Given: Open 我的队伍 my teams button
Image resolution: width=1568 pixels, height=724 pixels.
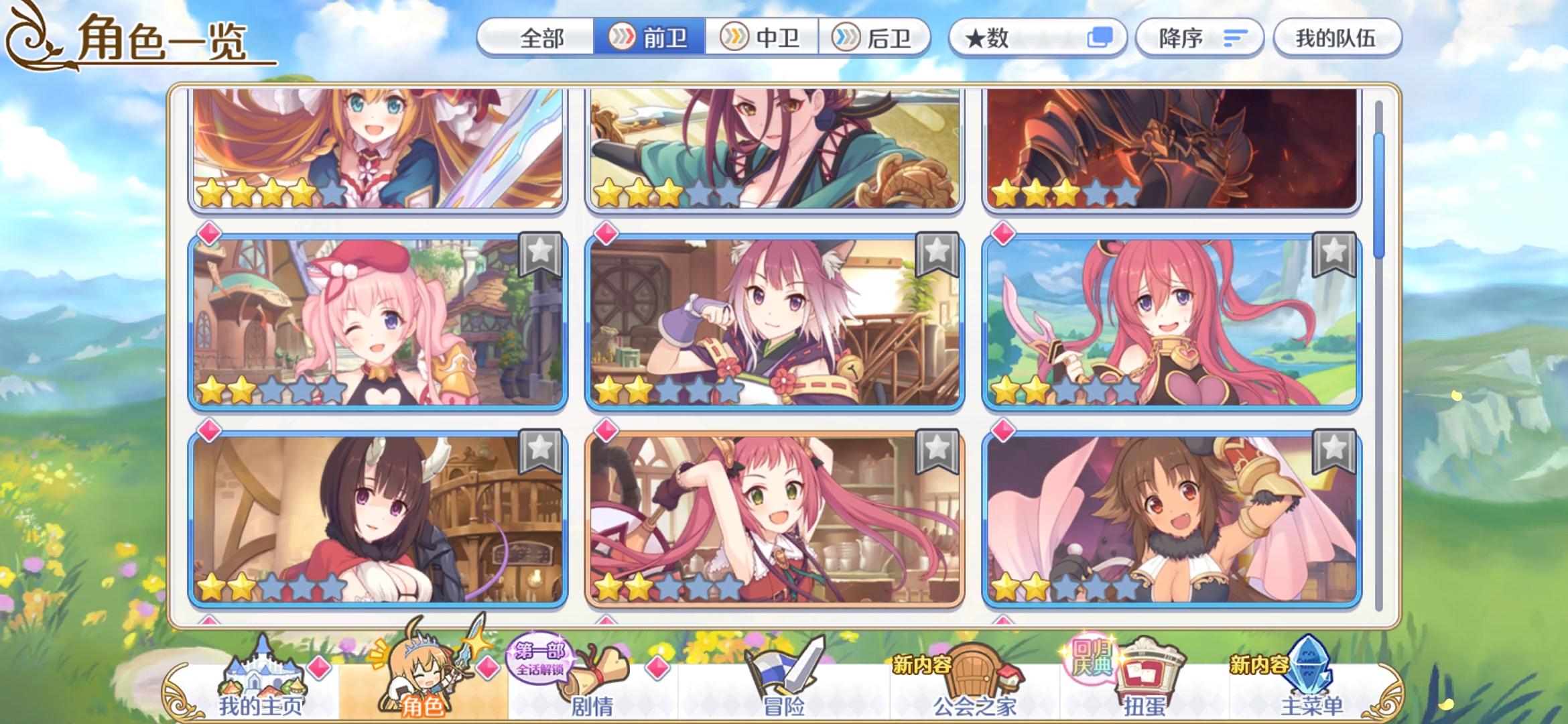Looking at the screenshot, I should pyautogui.click(x=1337, y=38).
